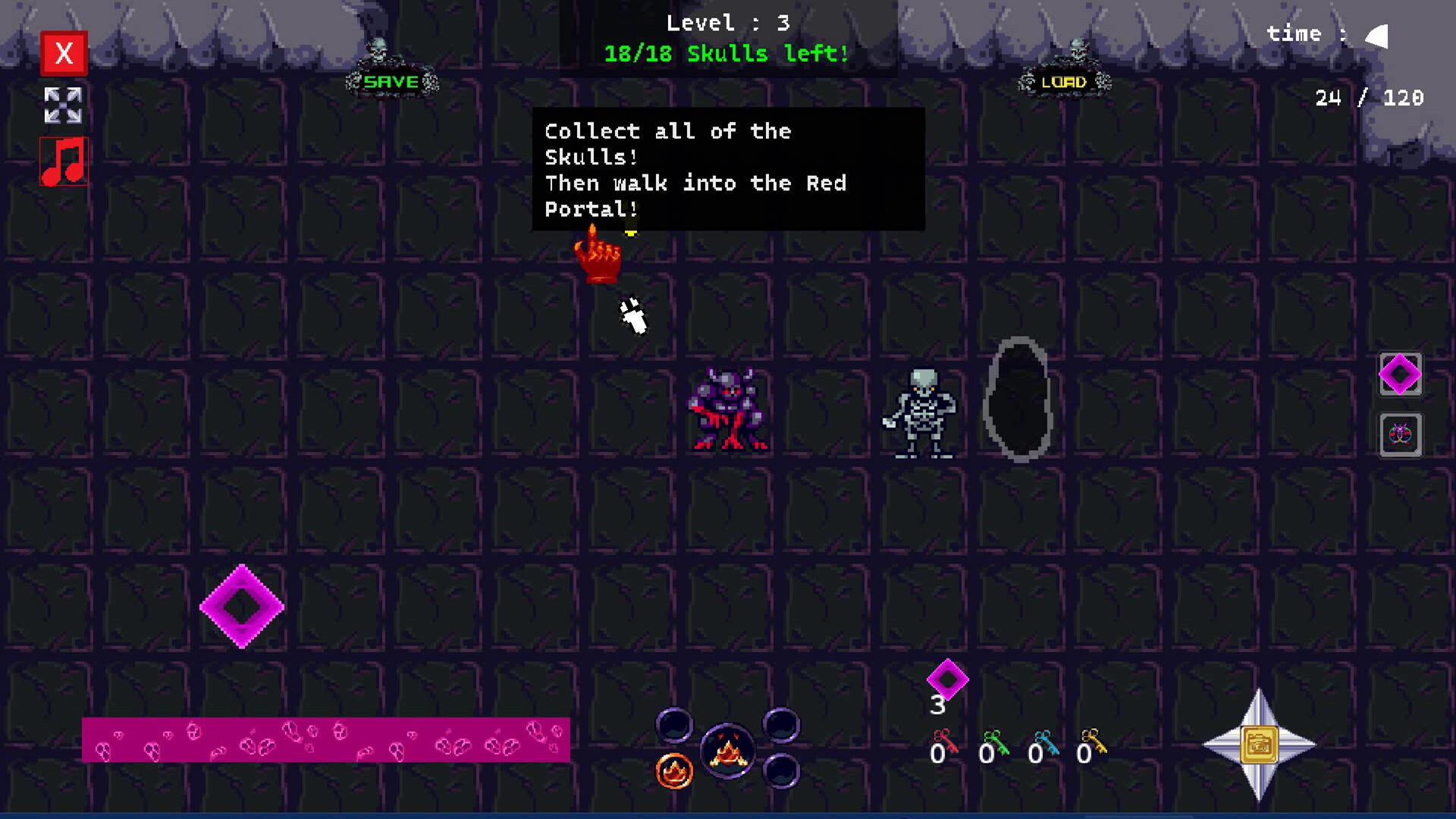Click the music note icon
1456x819 pixels.
point(64,162)
